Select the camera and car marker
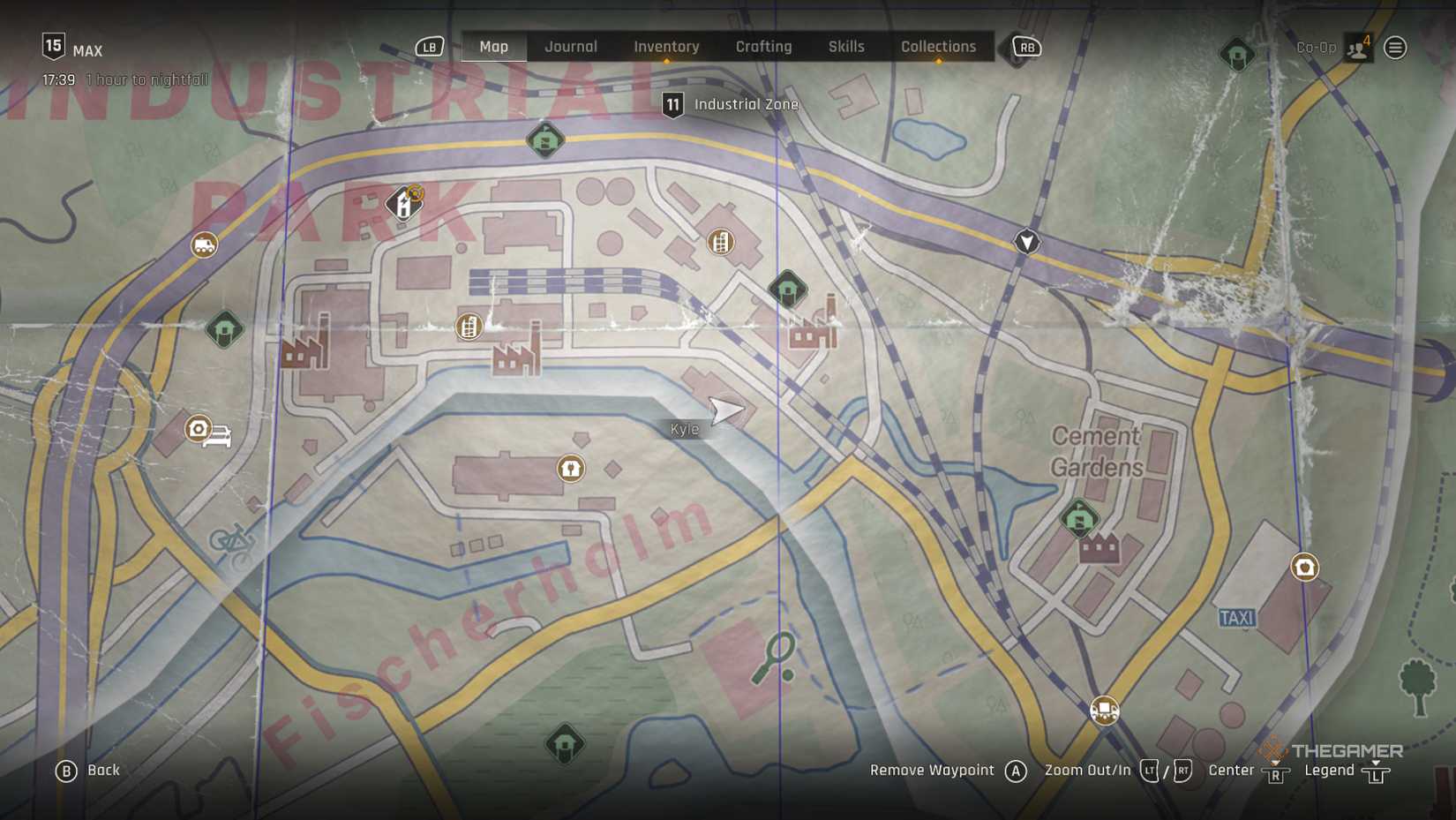The width and height of the screenshot is (1456, 820). pos(207,432)
